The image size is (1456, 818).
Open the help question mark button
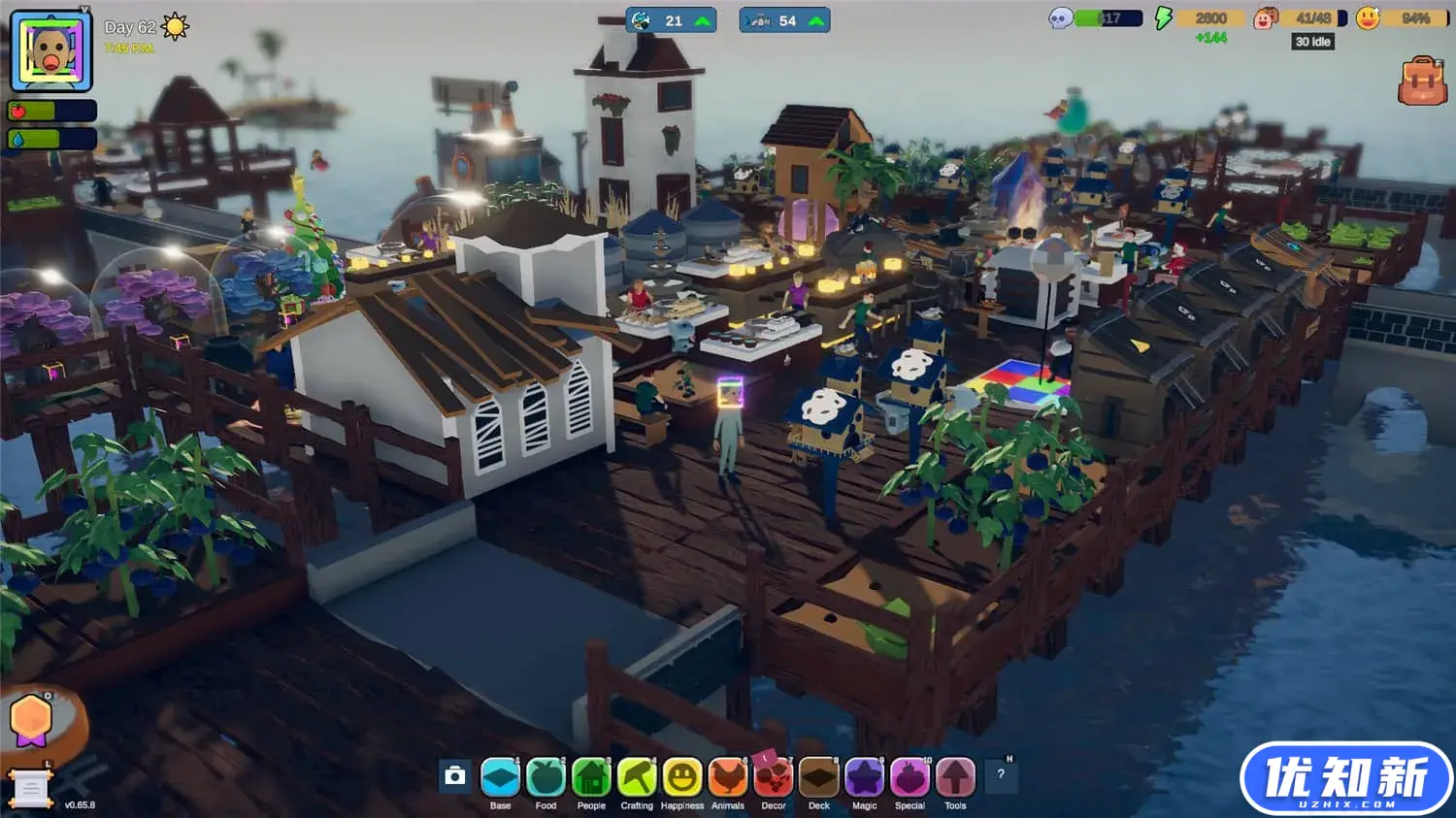(1001, 774)
